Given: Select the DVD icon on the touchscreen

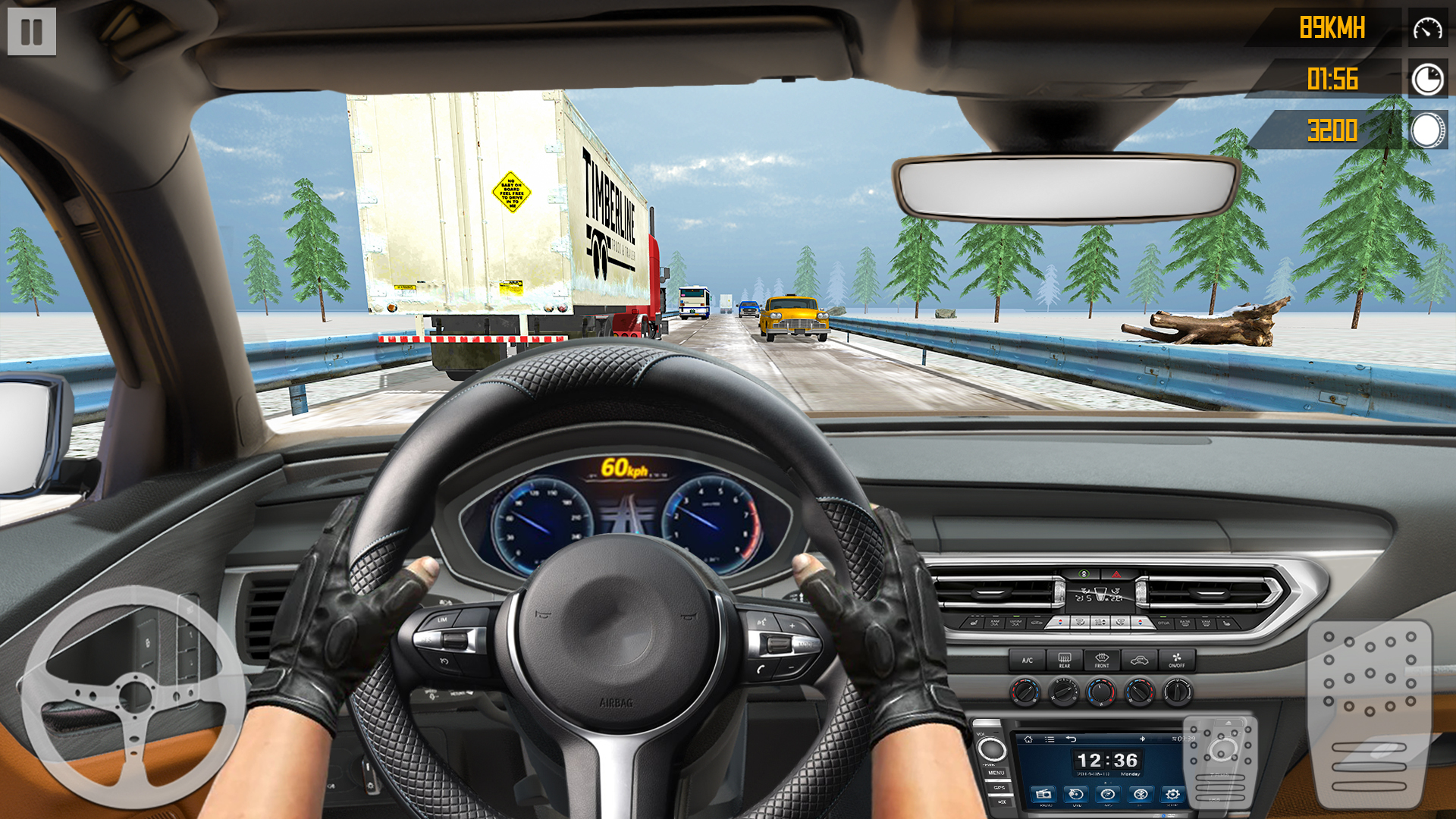Looking at the screenshot, I should (x=1075, y=795).
